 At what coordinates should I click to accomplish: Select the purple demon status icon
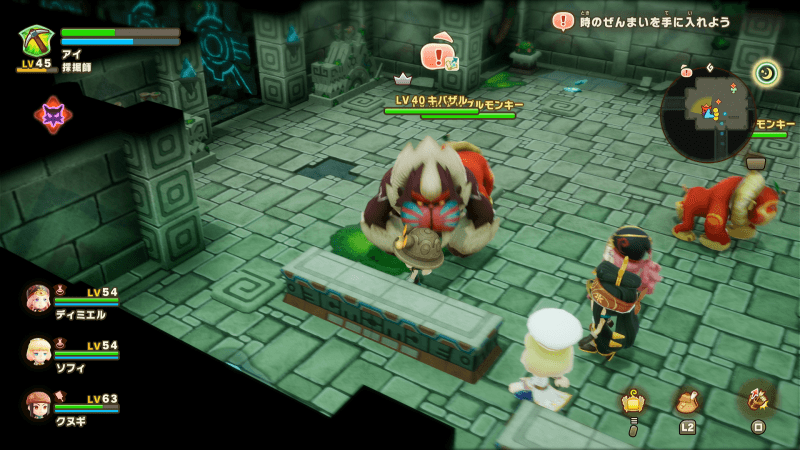tap(52, 115)
